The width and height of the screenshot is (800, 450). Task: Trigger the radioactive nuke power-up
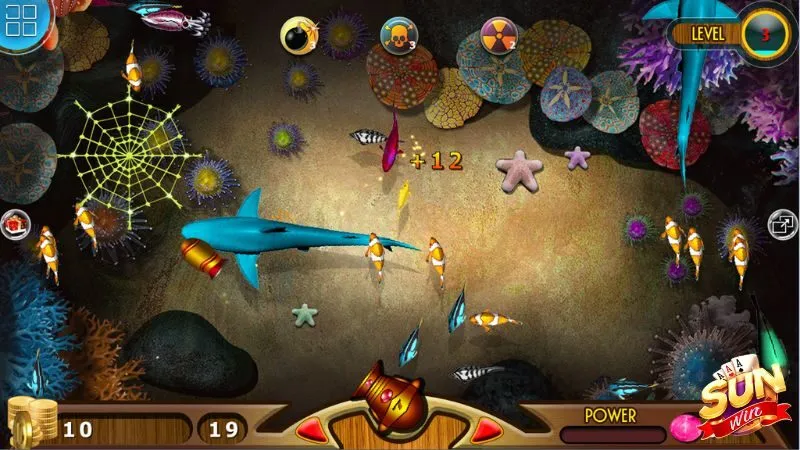click(497, 34)
